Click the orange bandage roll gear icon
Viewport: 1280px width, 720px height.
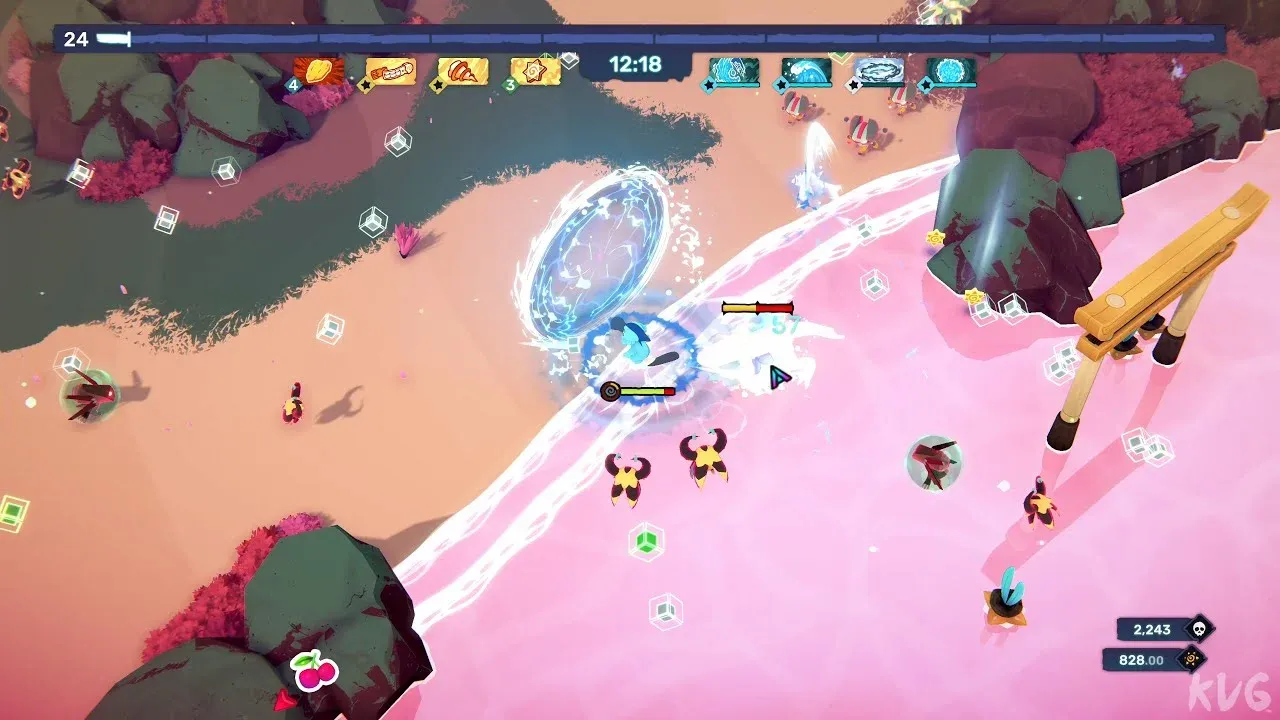391,71
